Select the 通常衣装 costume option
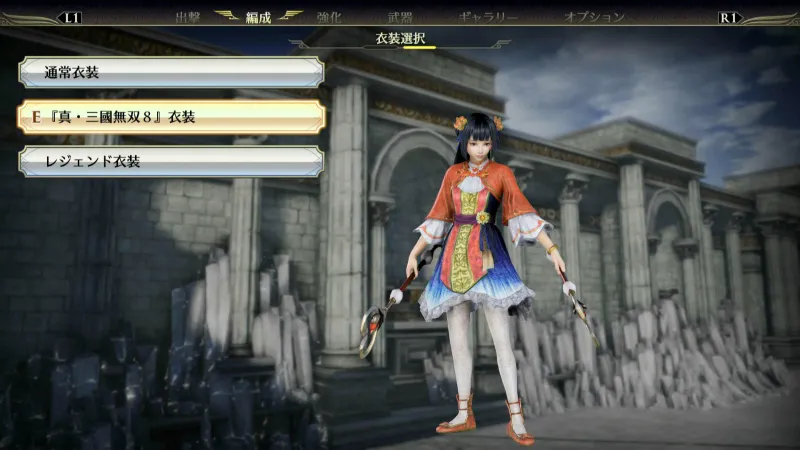The image size is (800, 450). tap(171, 72)
